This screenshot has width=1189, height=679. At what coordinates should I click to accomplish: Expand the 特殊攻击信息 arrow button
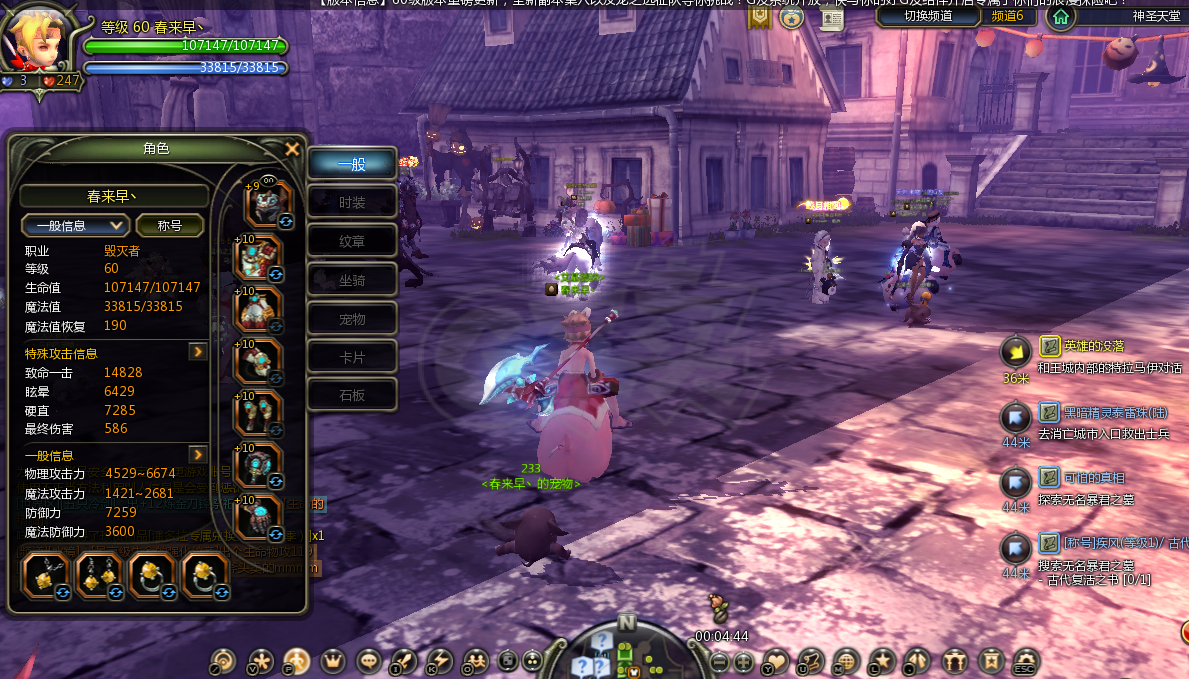[x=198, y=352]
